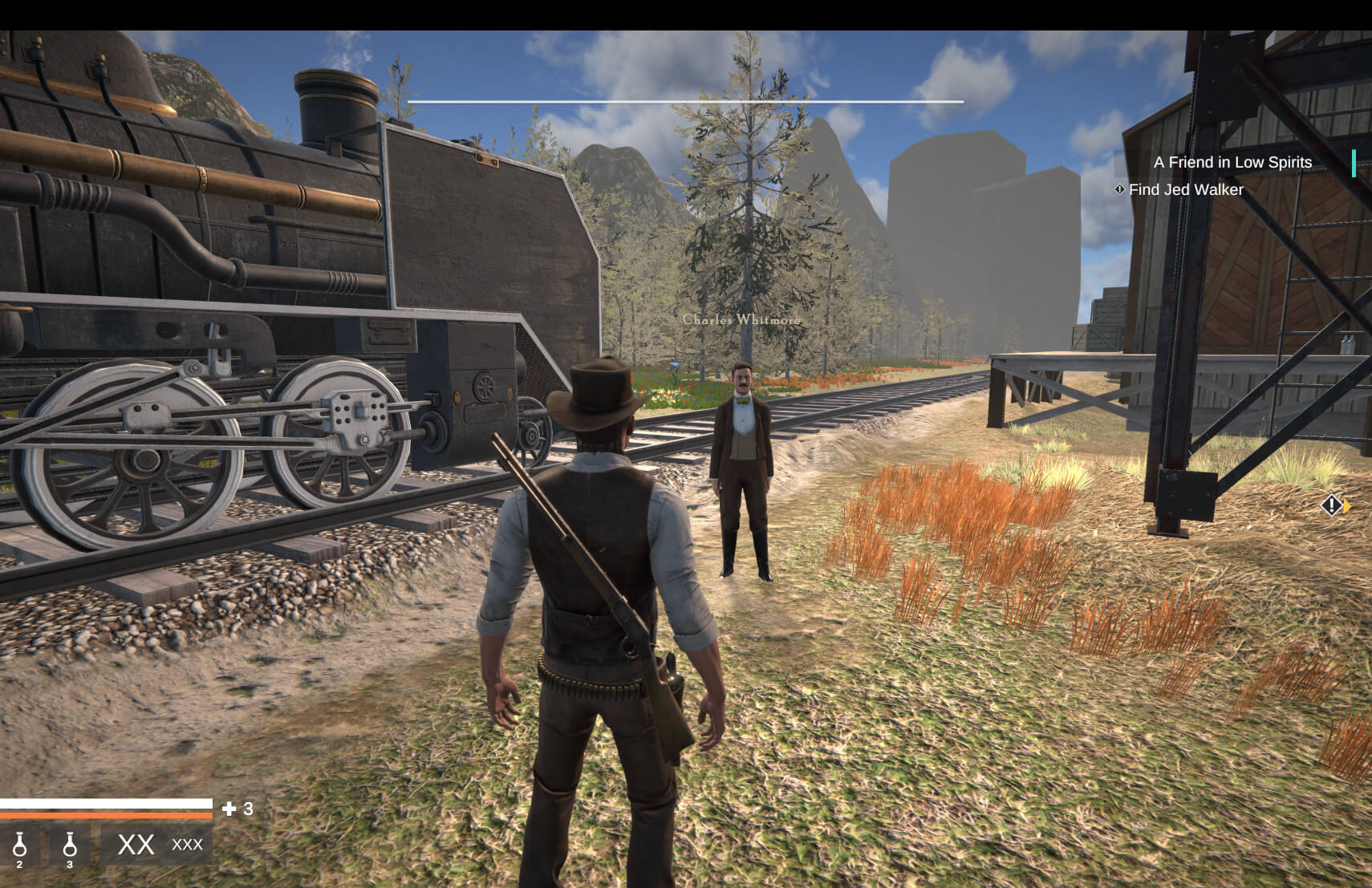Click the plus icon beside the number 3

[229, 809]
